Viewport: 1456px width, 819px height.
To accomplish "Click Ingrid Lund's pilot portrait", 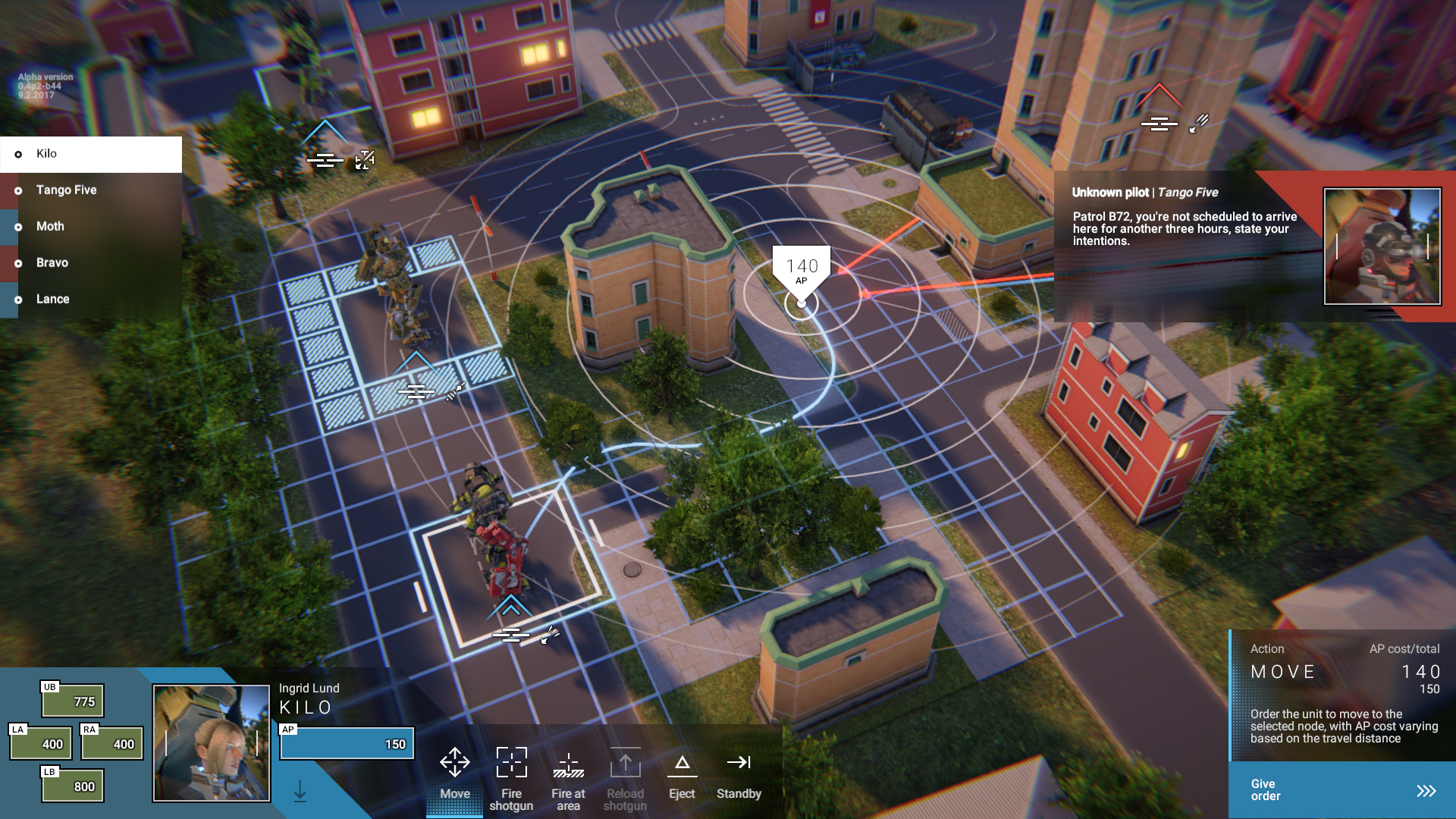I will point(212,743).
